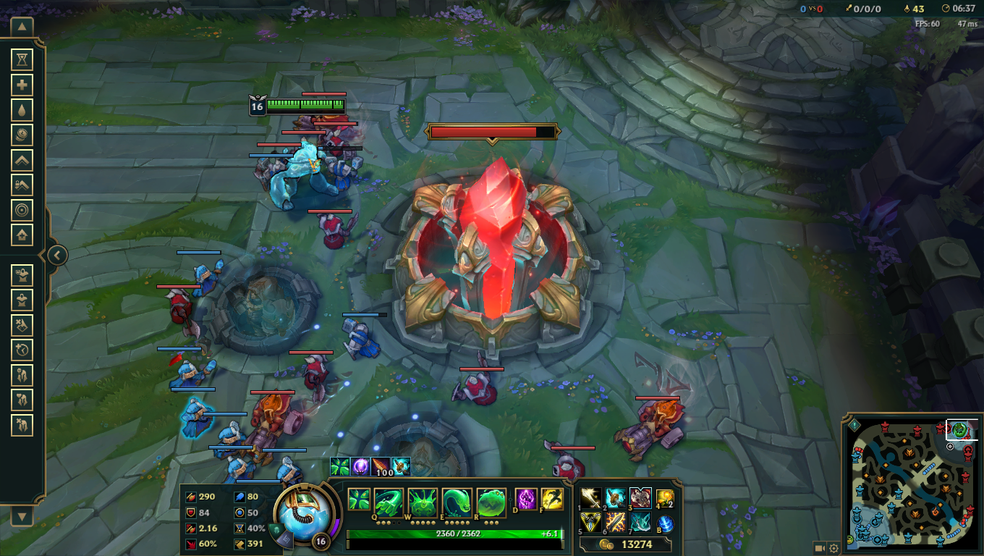Select the green clover passive icon
Viewport: 984px width, 556px height.
[359, 499]
